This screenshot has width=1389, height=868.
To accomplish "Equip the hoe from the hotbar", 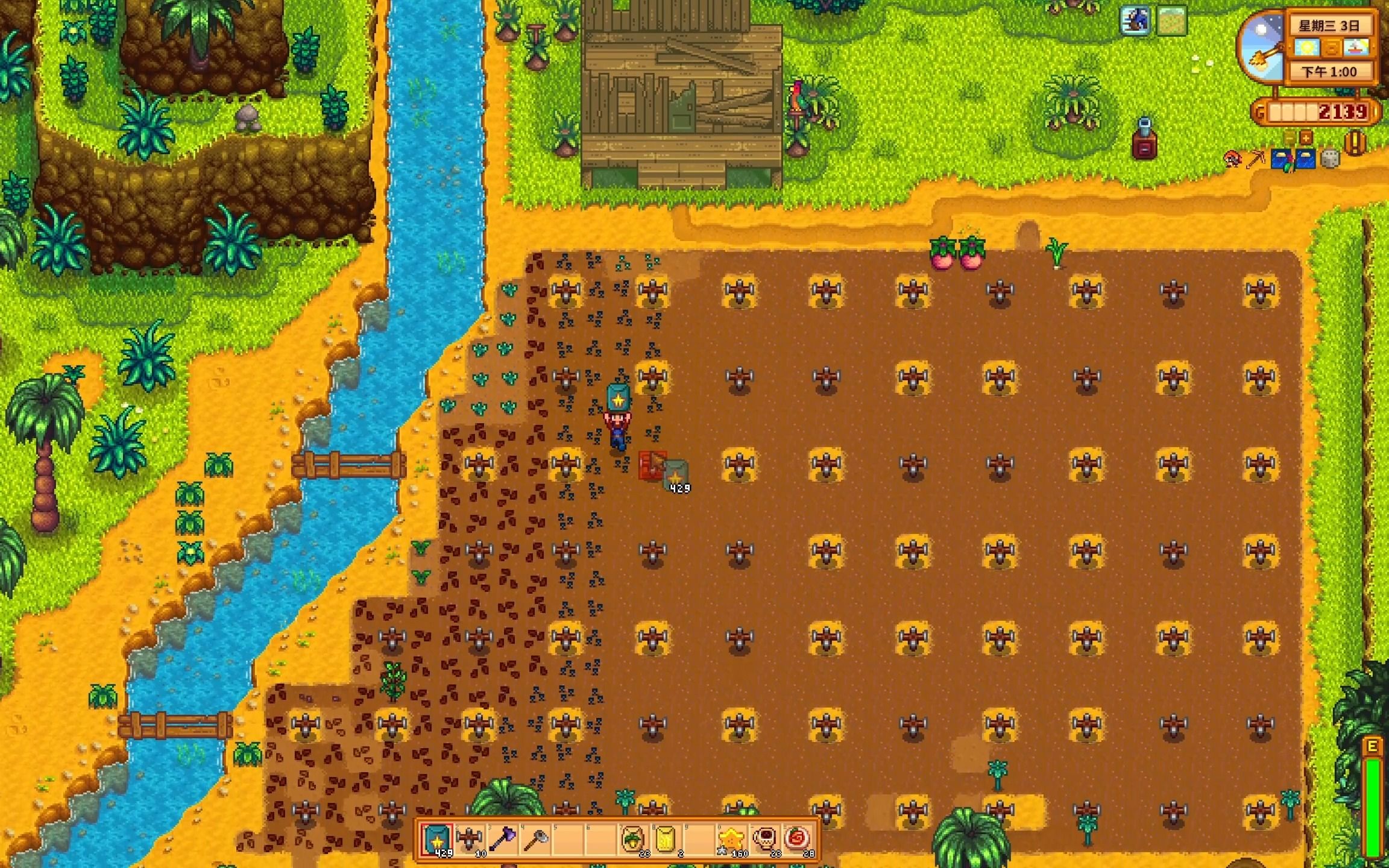I will pyautogui.click(x=535, y=838).
